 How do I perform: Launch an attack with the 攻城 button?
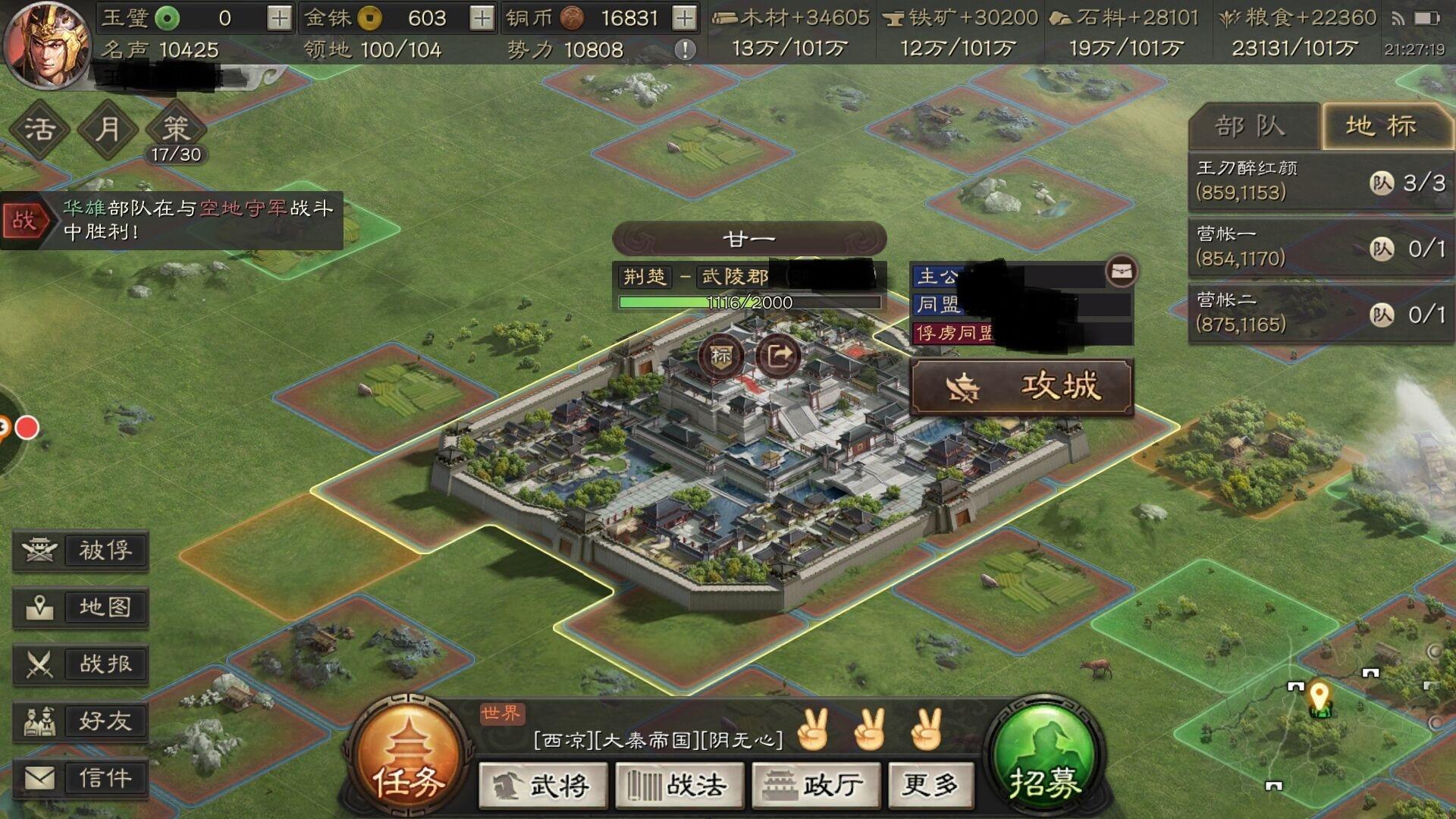[1024, 386]
